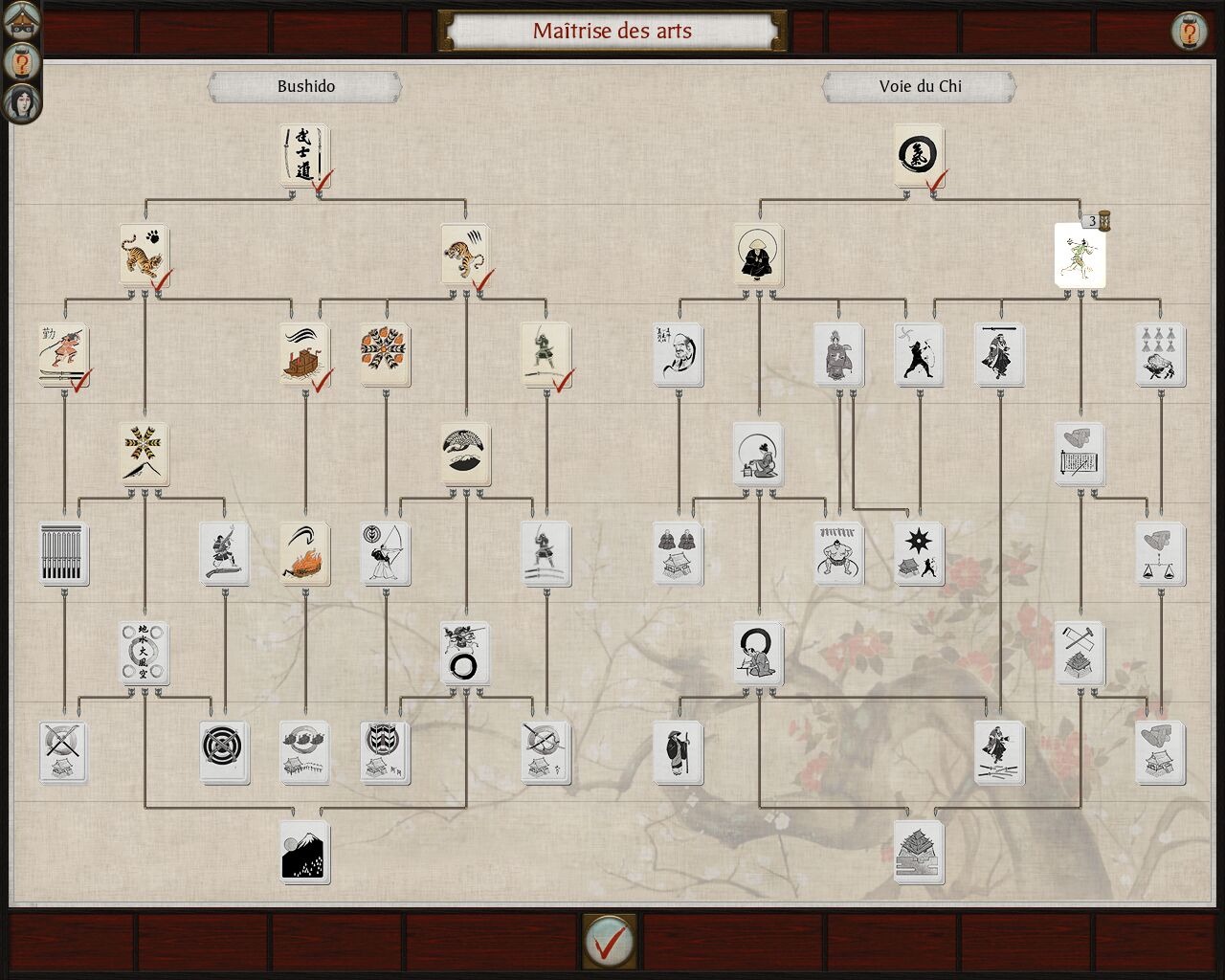Screen dimensions: 1225x980
Task: Choose the castle art at the Chi tree's bottom
Action: (919, 851)
